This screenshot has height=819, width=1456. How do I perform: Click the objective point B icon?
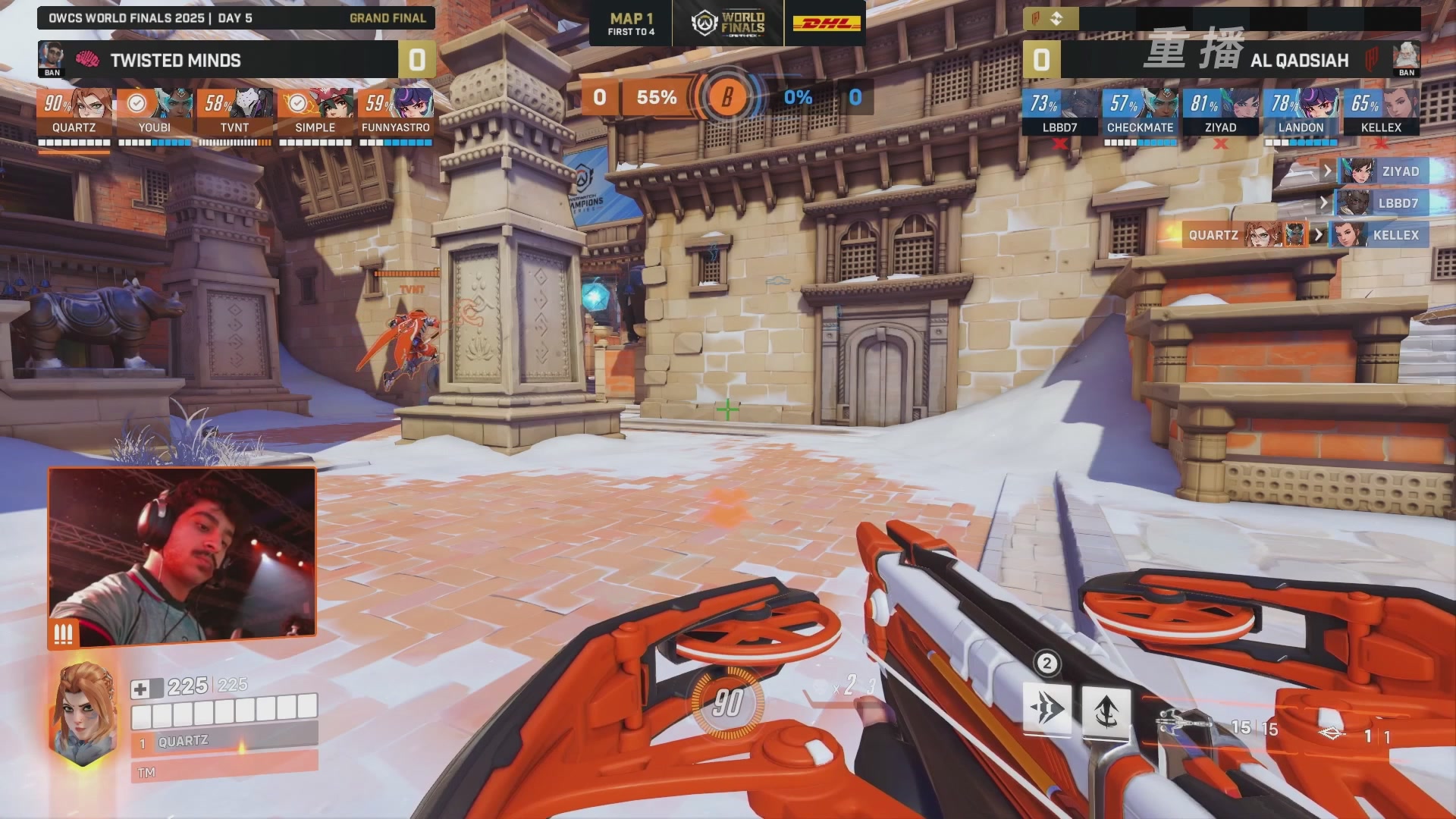pos(726,97)
